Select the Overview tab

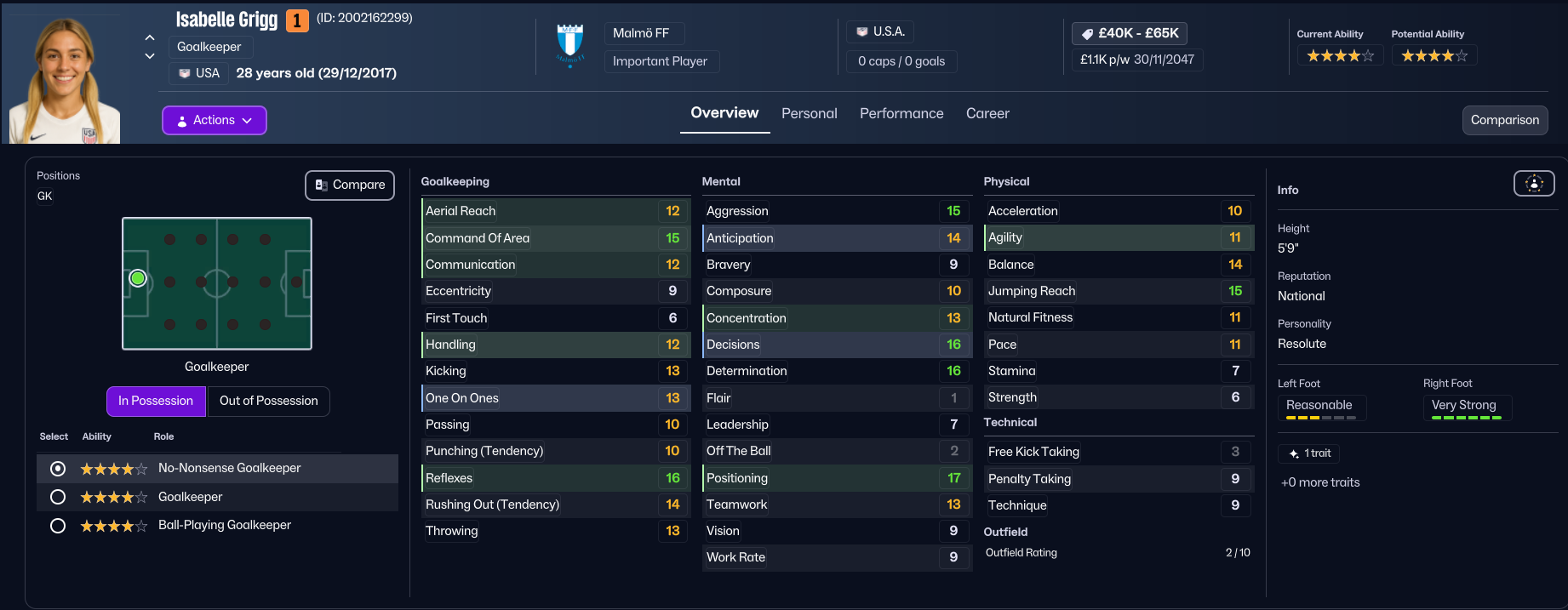tap(724, 113)
